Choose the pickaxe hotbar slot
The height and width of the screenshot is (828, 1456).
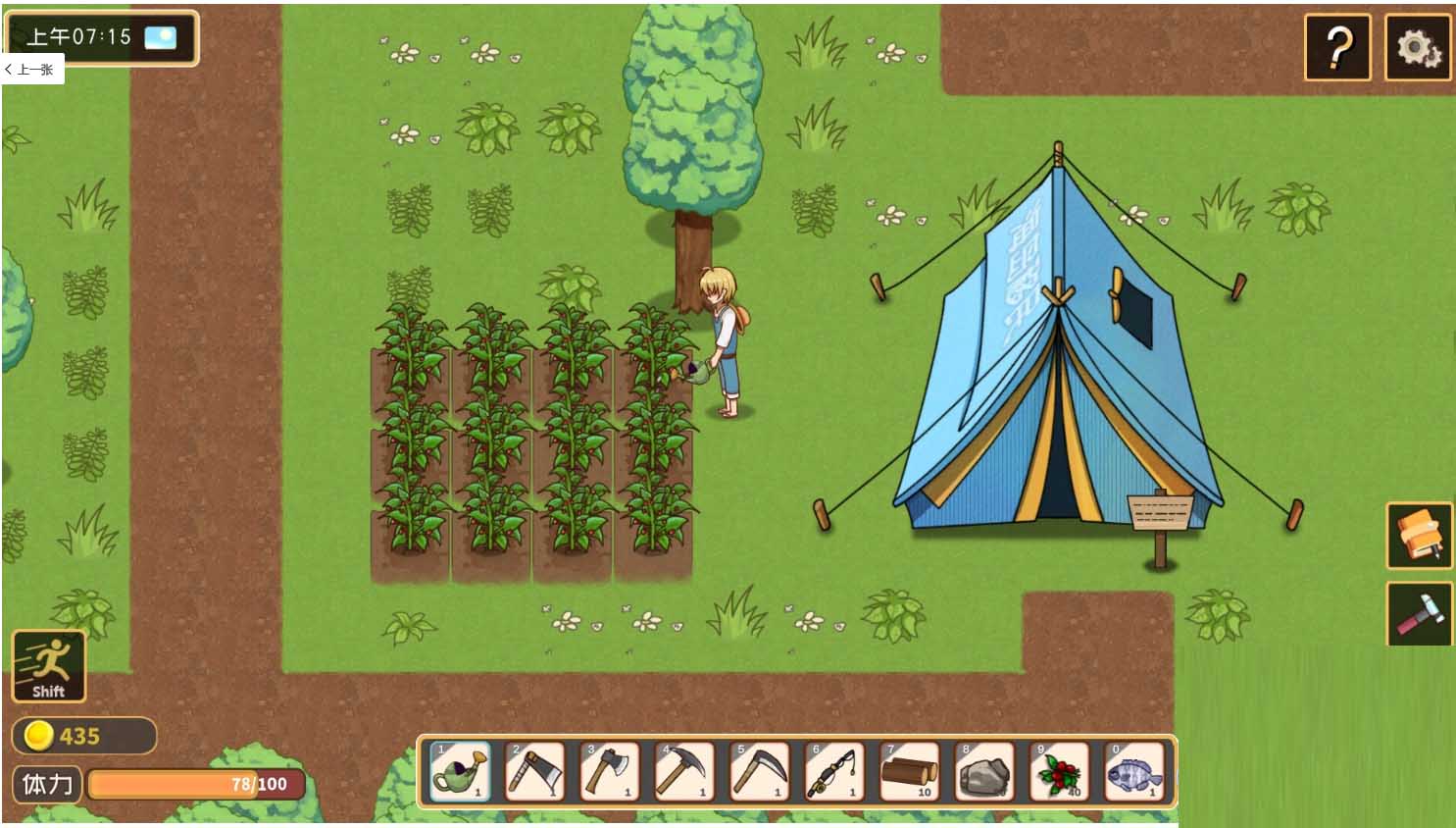click(x=684, y=772)
